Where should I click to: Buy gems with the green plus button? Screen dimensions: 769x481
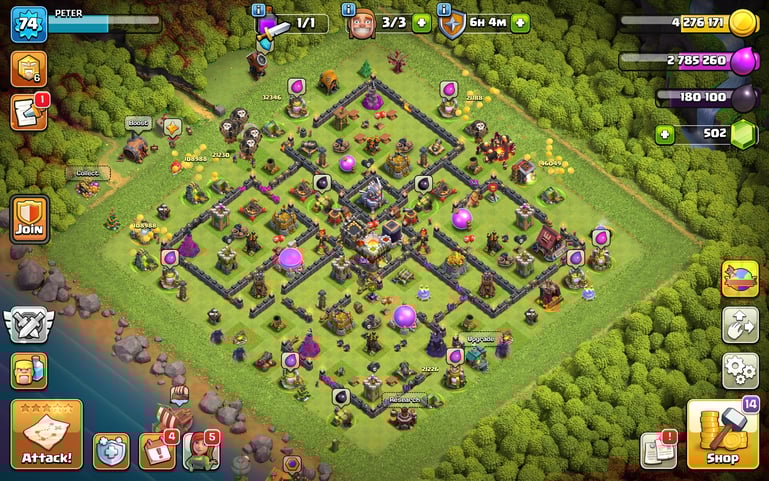click(x=663, y=133)
